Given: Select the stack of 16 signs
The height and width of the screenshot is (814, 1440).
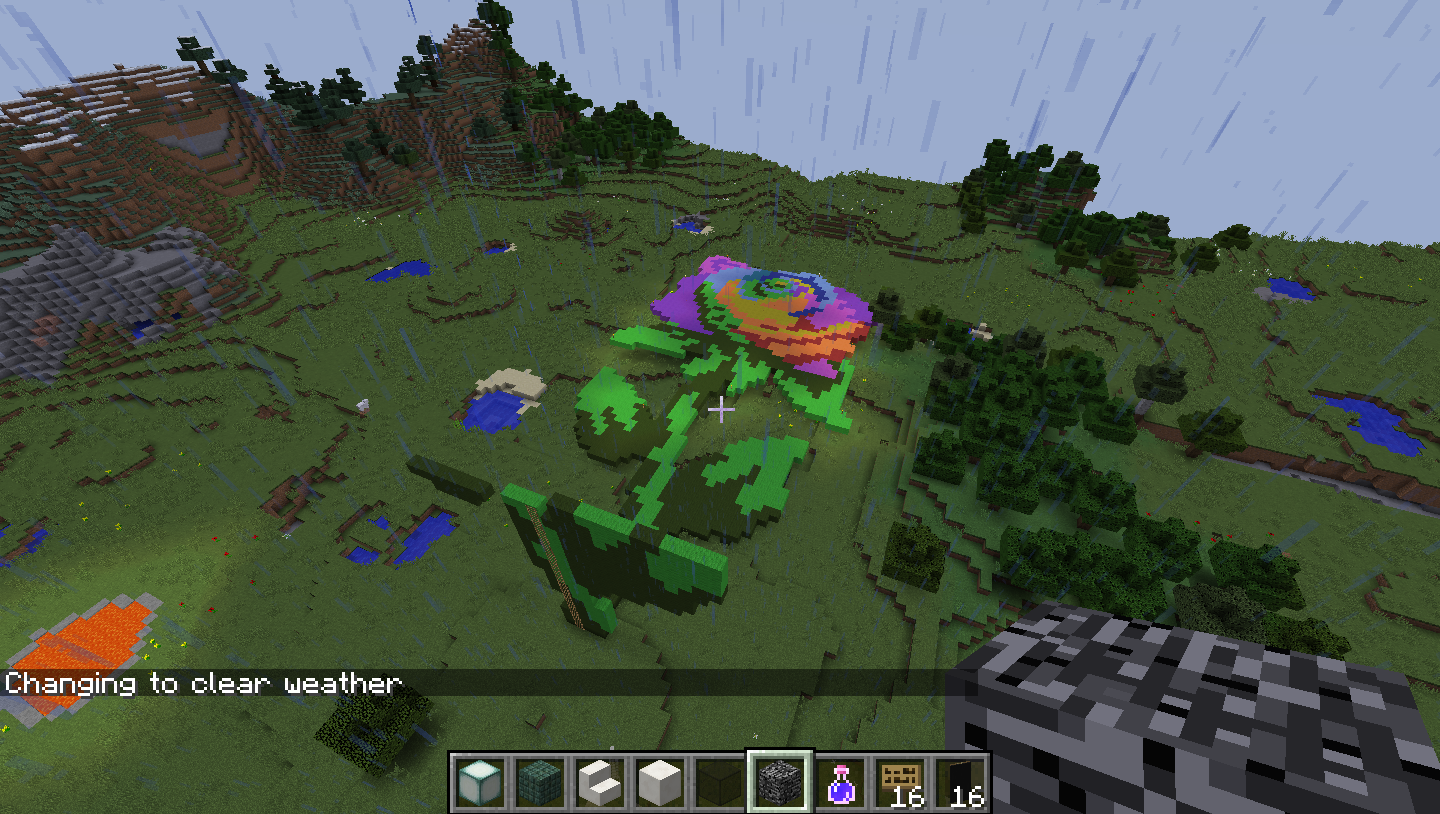Looking at the screenshot, I should (900, 782).
